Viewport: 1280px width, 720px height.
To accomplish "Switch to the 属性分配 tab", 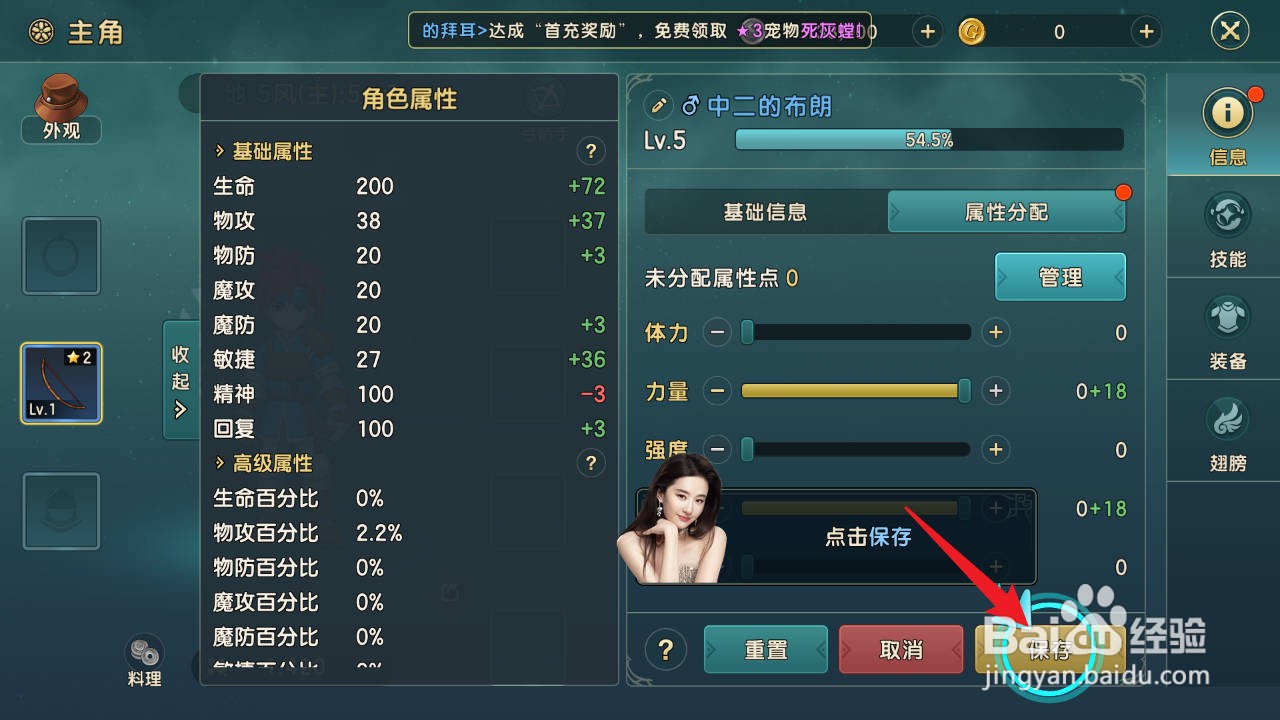I will [x=1006, y=212].
